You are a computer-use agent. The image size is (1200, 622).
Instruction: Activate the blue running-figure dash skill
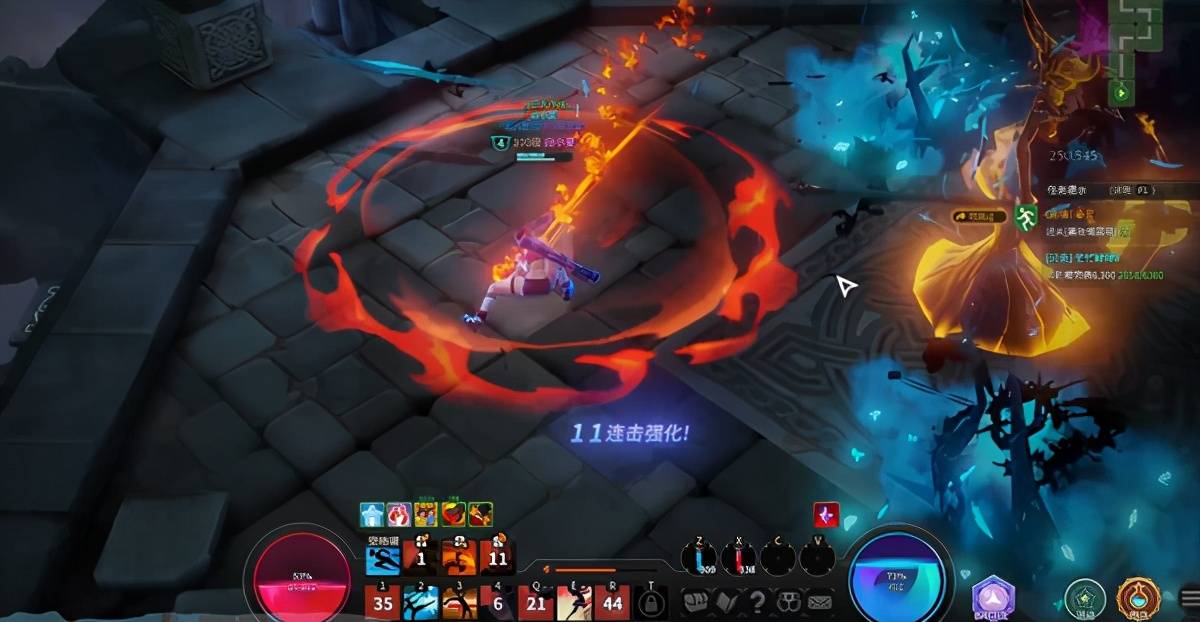pyautogui.click(x=382, y=559)
